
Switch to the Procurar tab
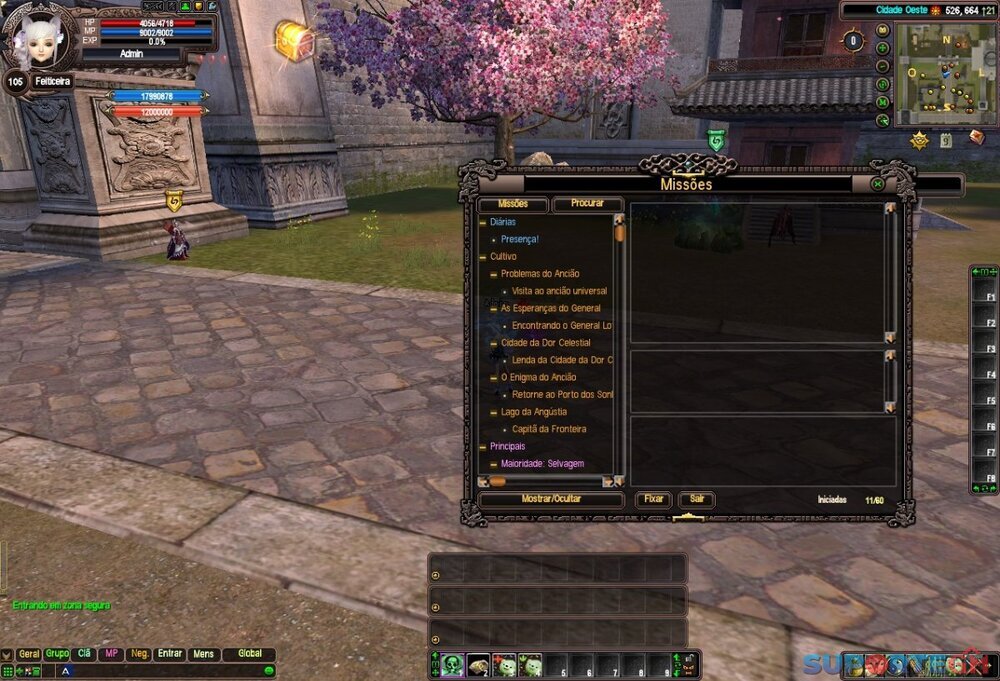(587, 204)
